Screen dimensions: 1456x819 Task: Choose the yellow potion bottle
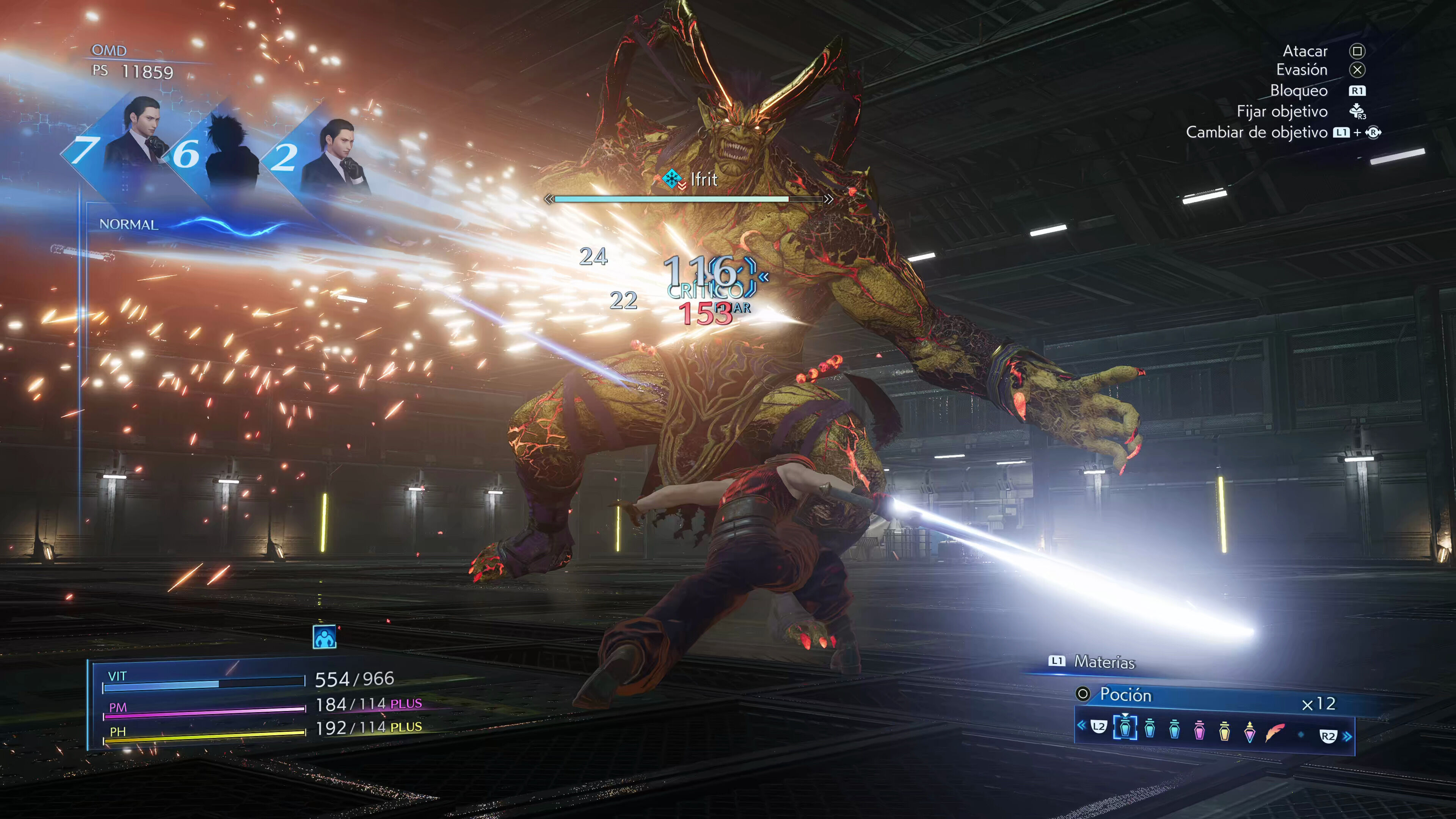[x=1224, y=730]
